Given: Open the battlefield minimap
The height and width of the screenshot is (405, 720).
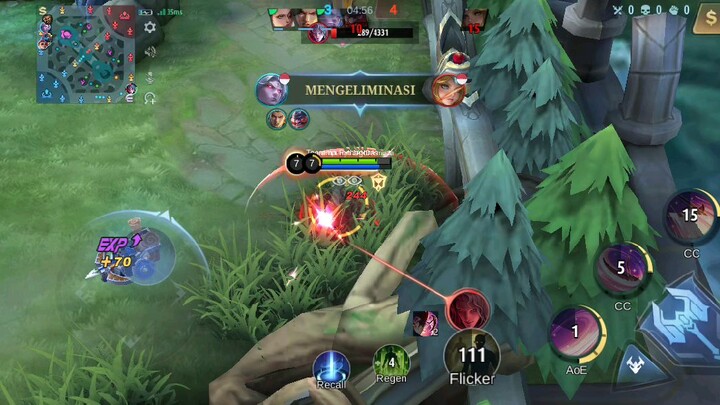Looking at the screenshot, I should 85,53.
